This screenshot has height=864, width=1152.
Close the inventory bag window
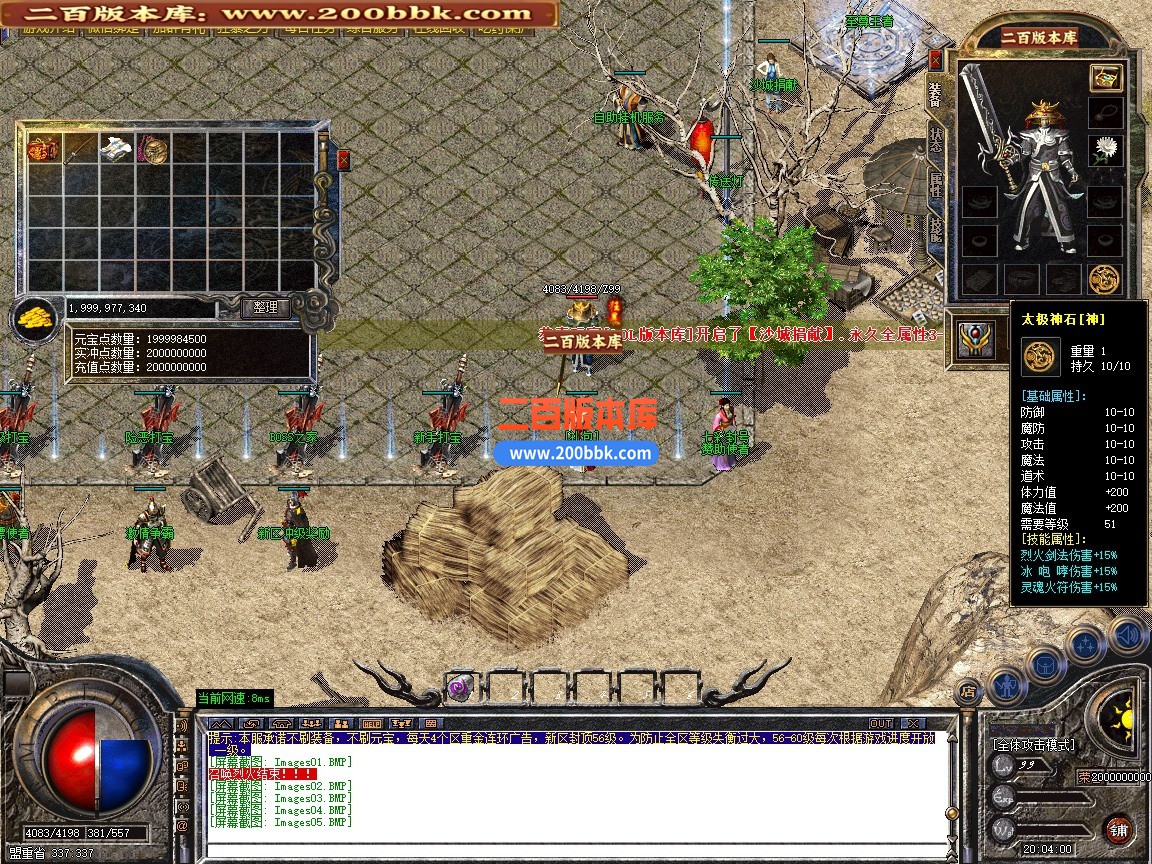click(344, 159)
